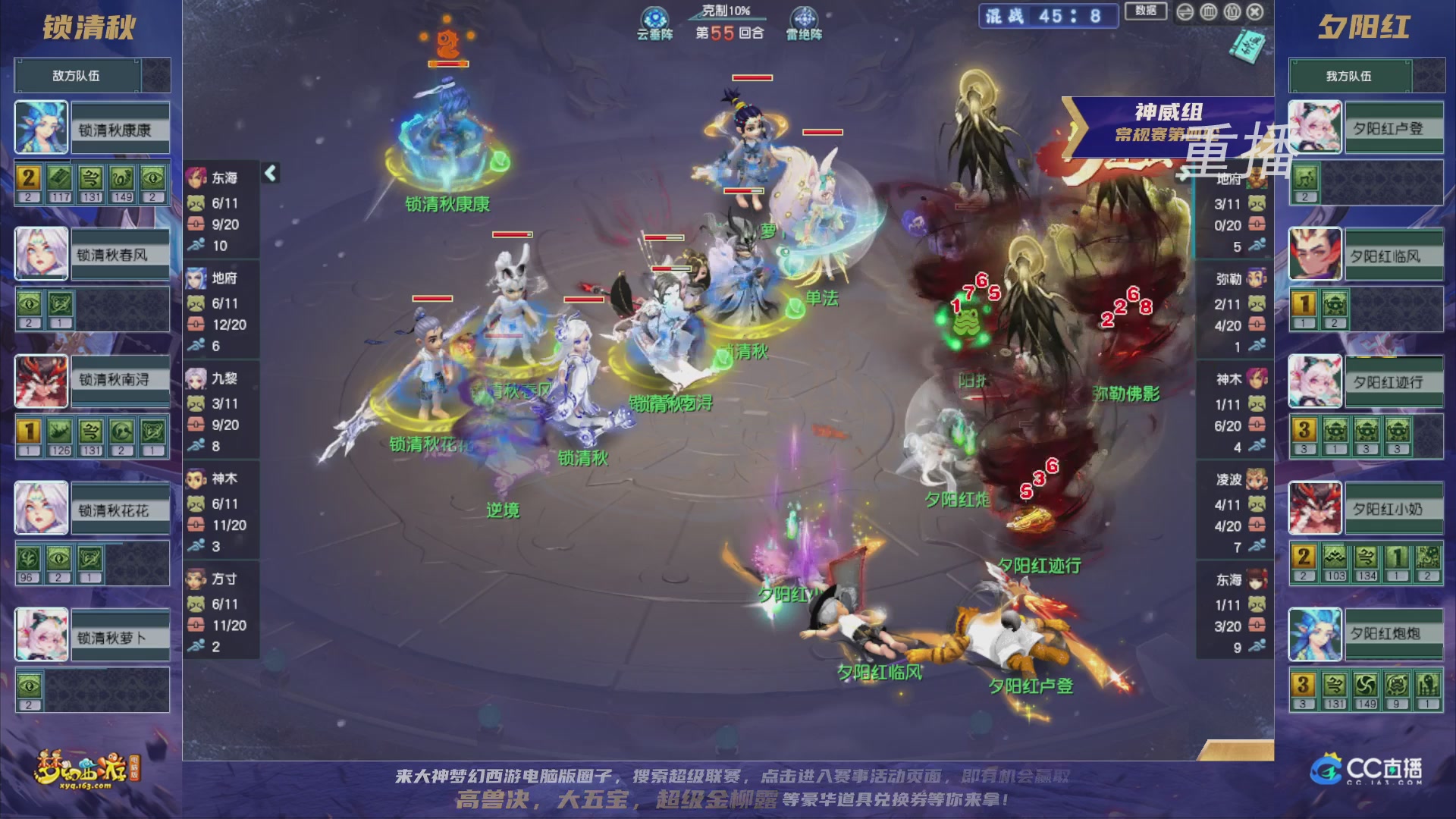Collapse the 东海 stats panel with the left chevron
This screenshot has height=819, width=1456.
click(x=269, y=173)
